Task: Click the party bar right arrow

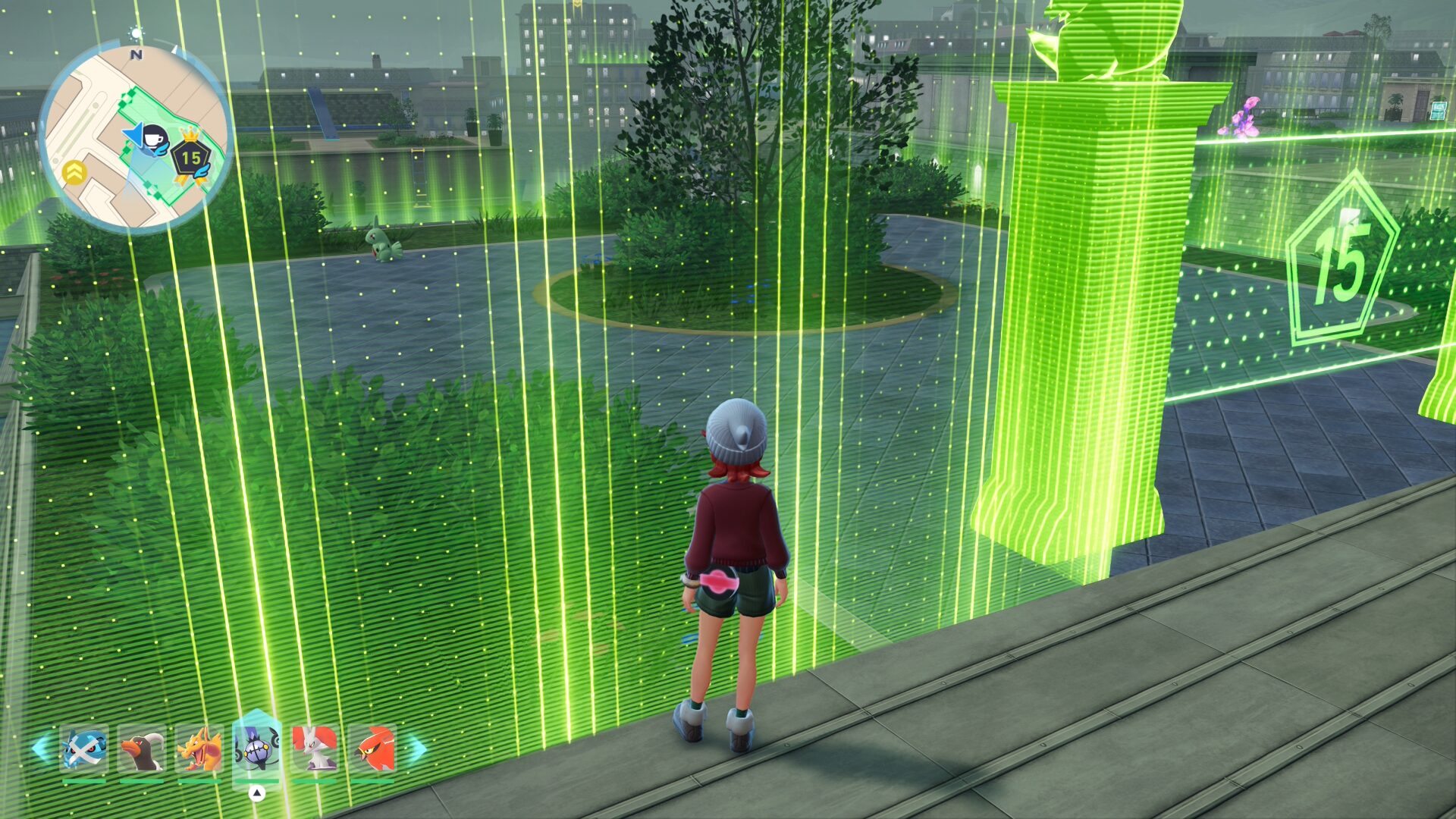Action: pyautogui.click(x=416, y=749)
